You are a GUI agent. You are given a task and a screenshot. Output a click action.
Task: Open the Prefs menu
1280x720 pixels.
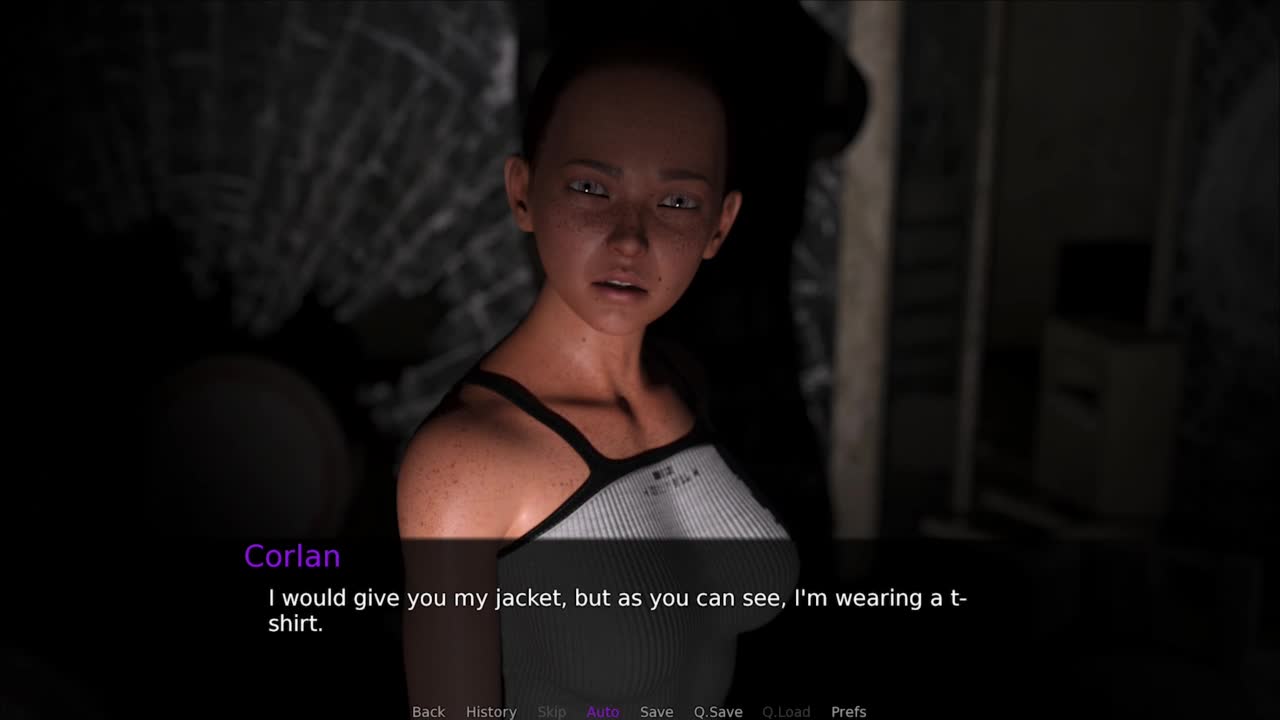(x=848, y=711)
